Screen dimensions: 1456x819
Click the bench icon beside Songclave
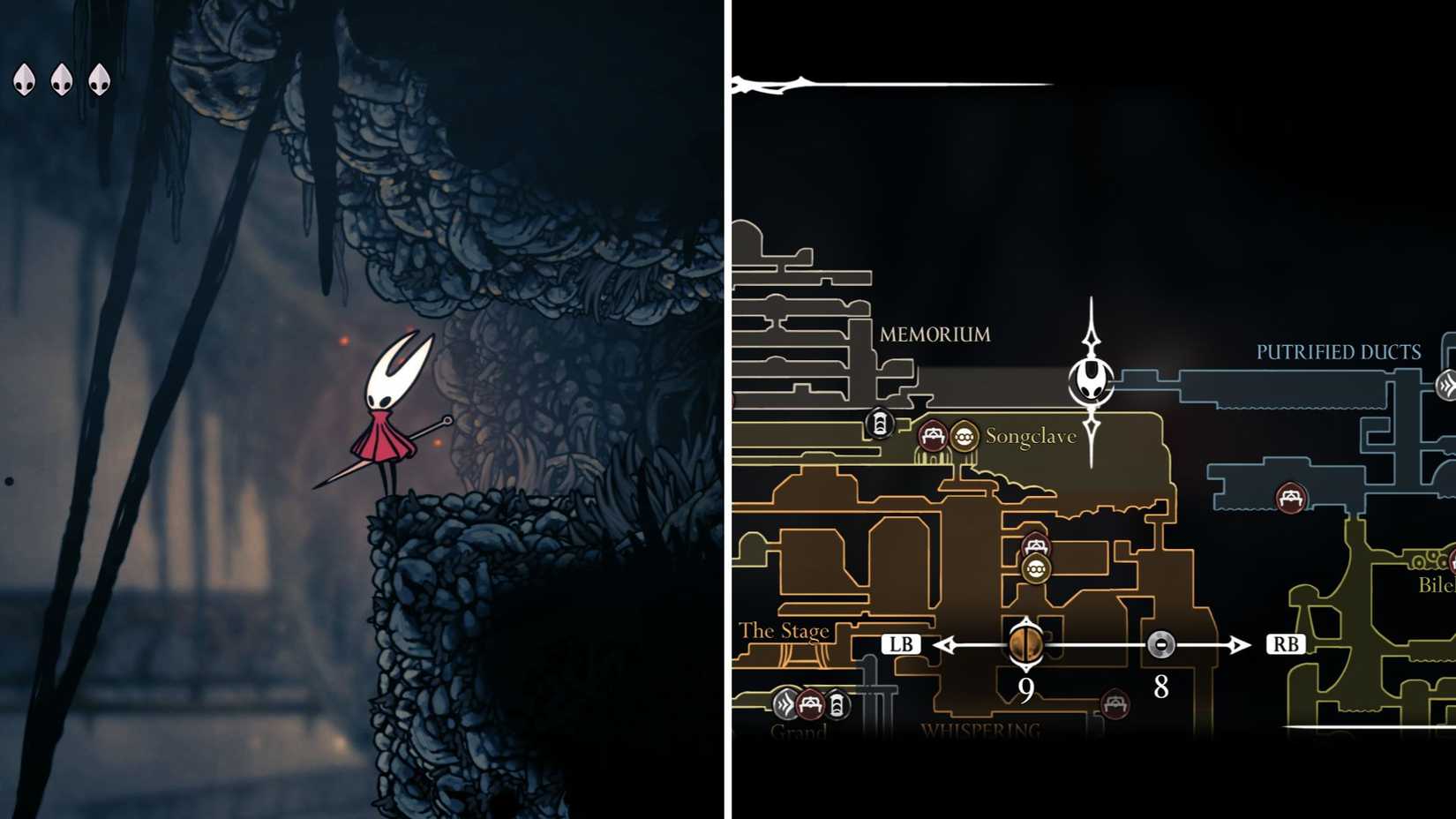click(933, 436)
